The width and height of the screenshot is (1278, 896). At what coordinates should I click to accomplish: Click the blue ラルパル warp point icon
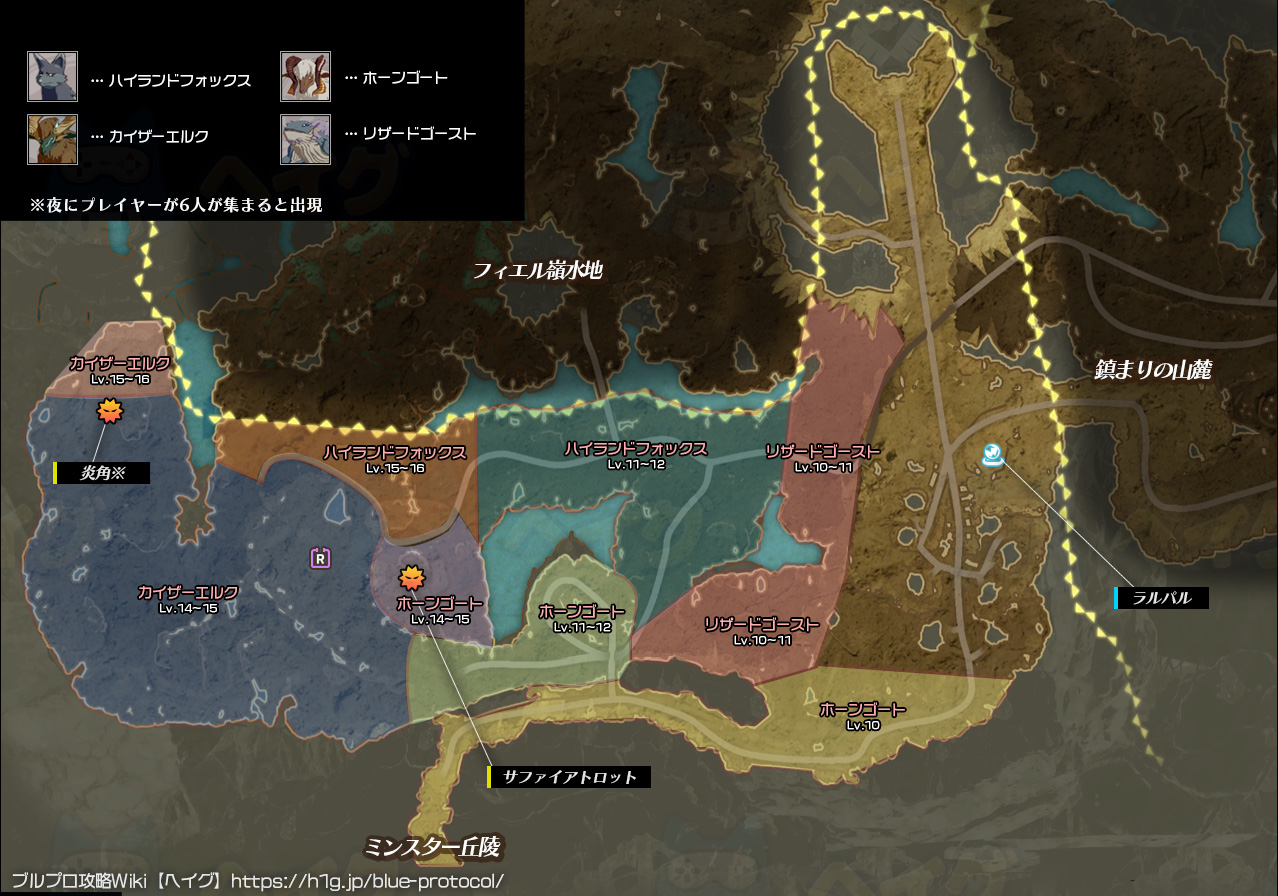[992, 456]
